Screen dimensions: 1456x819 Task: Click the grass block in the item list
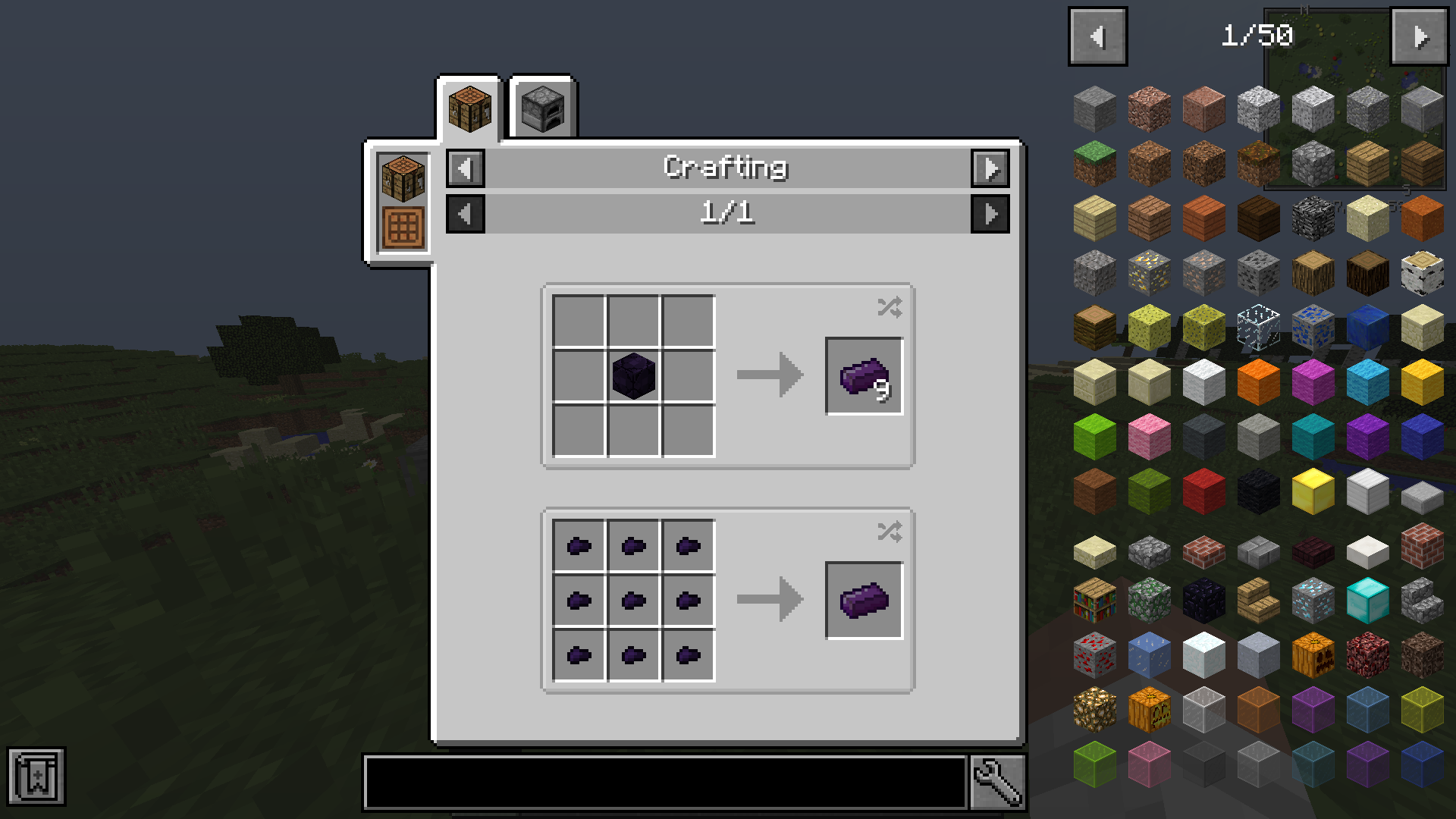click(1094, 162)
